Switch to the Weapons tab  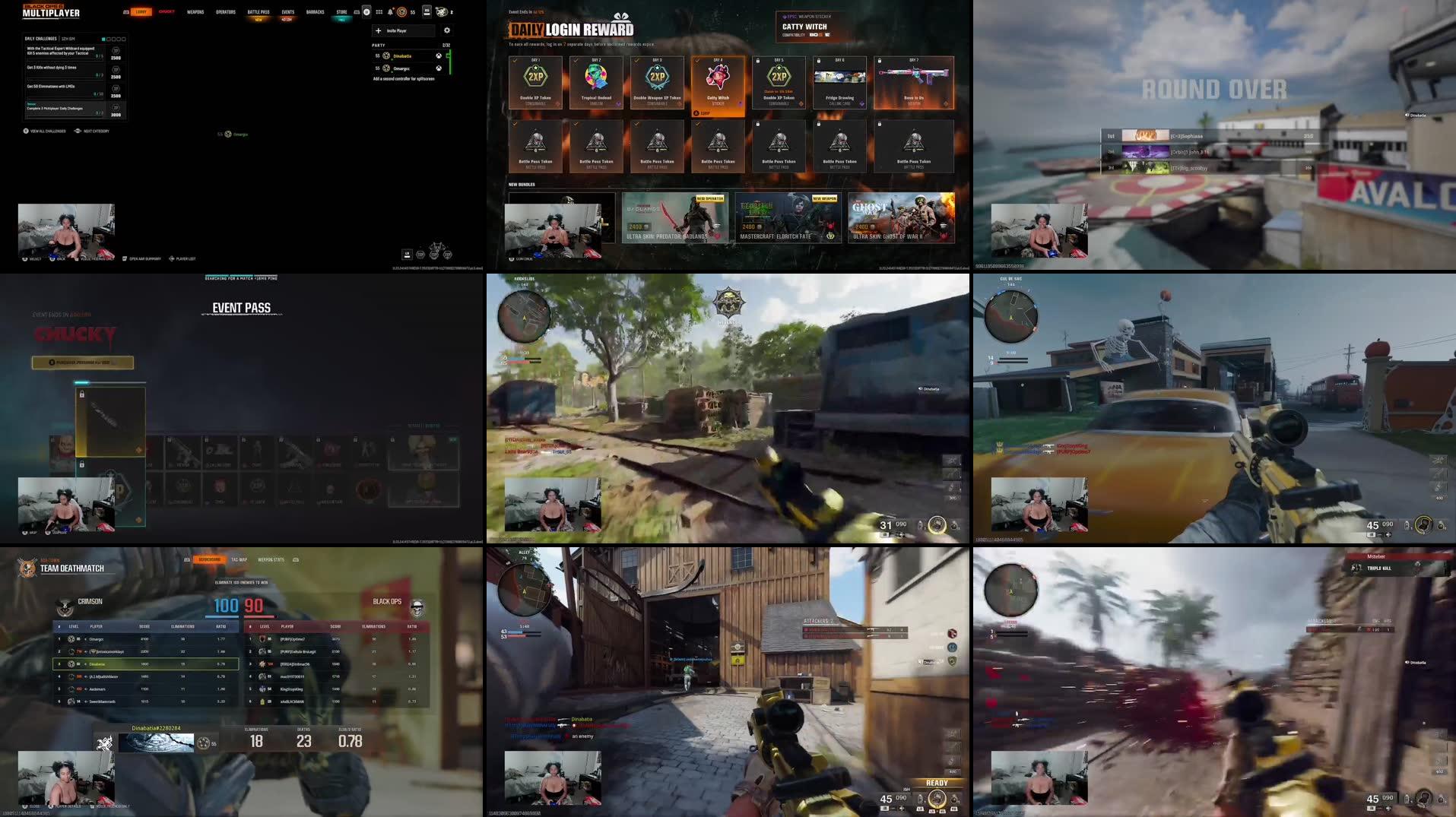(x=195, y=11)
